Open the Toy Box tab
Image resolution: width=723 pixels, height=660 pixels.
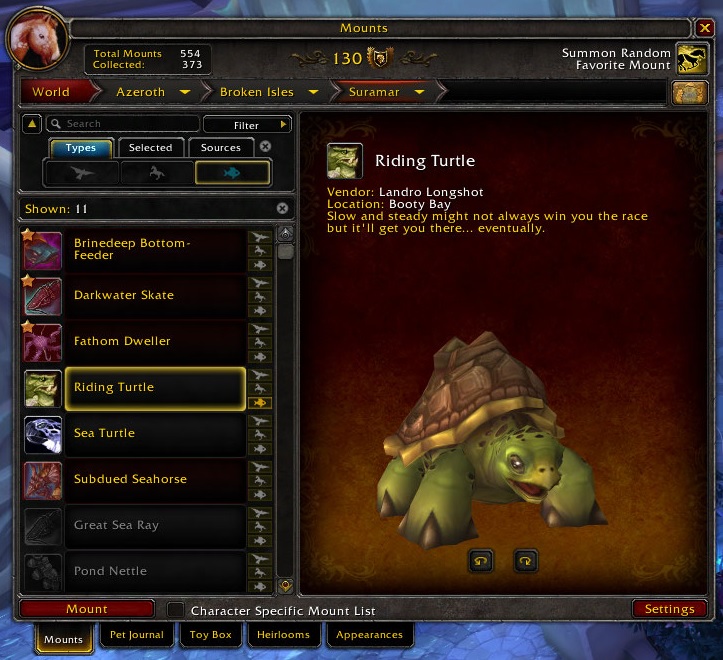click(211, 635)
